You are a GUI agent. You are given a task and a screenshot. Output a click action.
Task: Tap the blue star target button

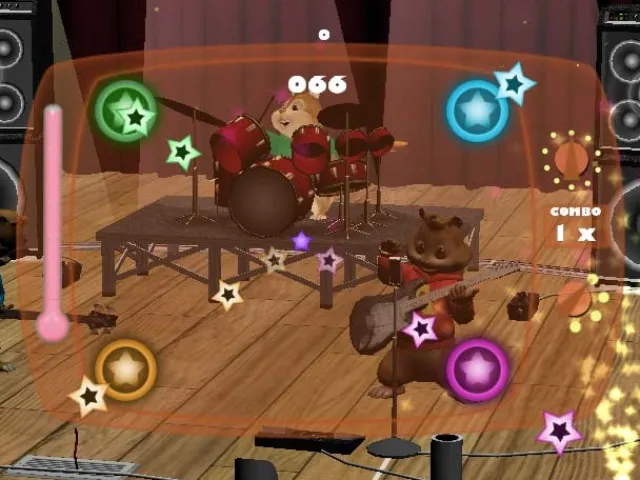click(x=477, y=110)
